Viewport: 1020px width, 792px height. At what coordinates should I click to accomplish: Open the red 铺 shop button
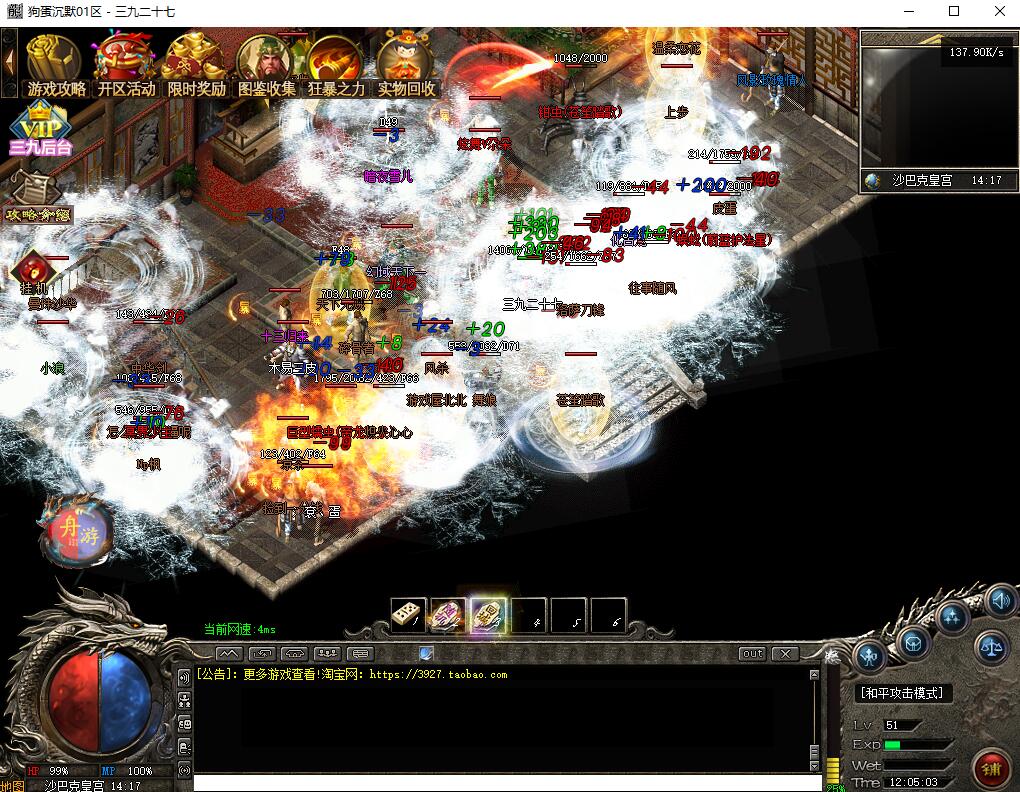(991, 768)
